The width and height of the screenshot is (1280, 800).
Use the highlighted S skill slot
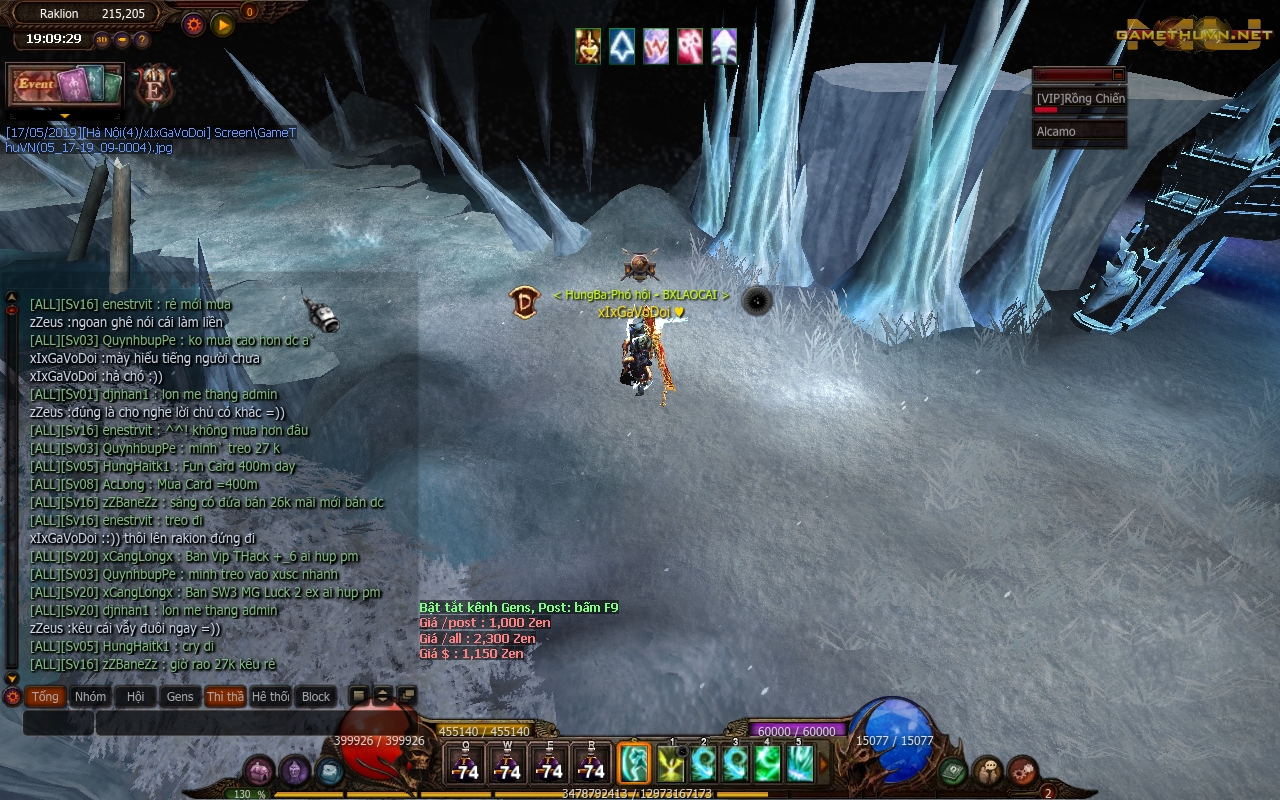[x=634, y=763]
